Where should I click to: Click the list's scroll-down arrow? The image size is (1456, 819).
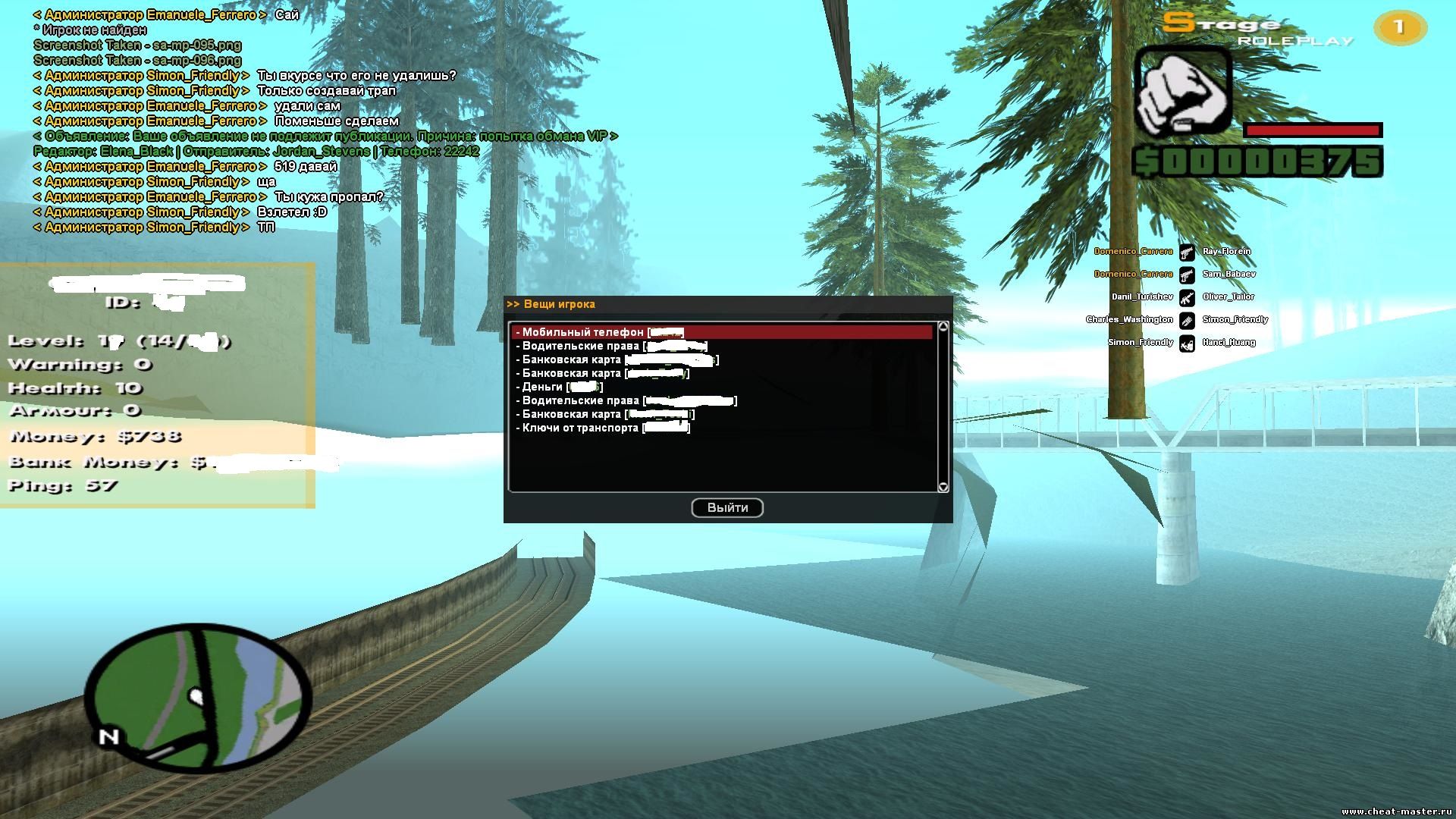943,487
